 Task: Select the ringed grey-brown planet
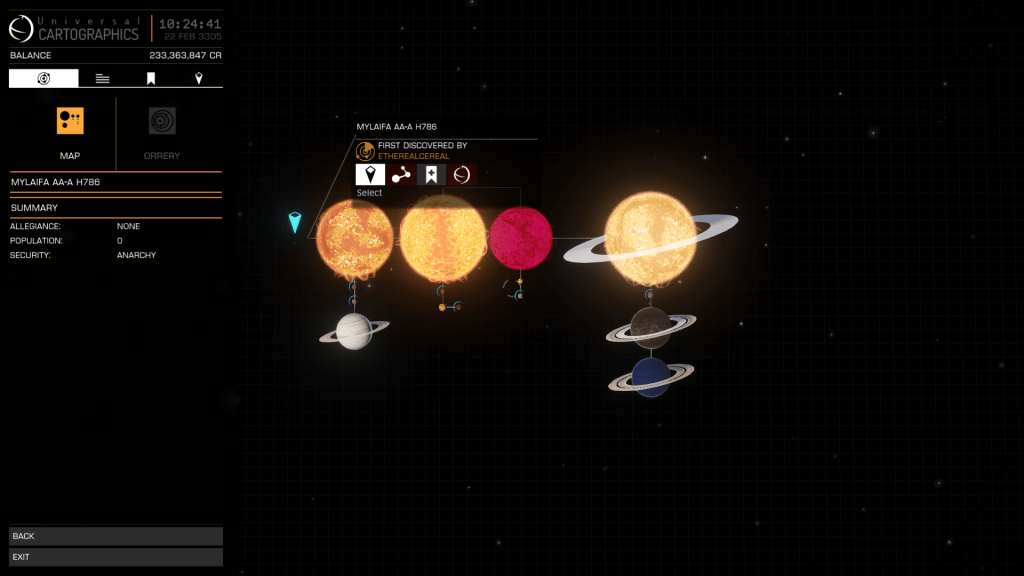pyautogui.click(x=651, y=325)
